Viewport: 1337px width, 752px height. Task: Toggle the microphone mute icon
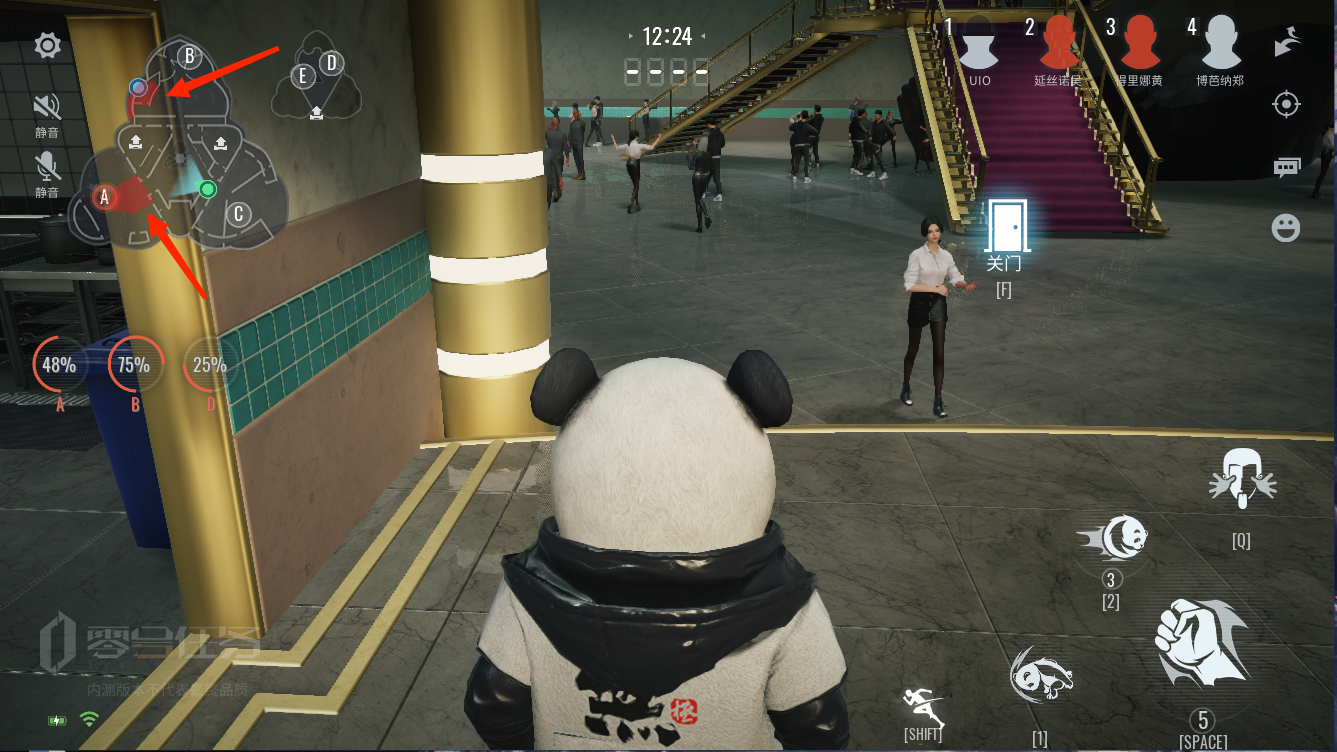[47, 165]
